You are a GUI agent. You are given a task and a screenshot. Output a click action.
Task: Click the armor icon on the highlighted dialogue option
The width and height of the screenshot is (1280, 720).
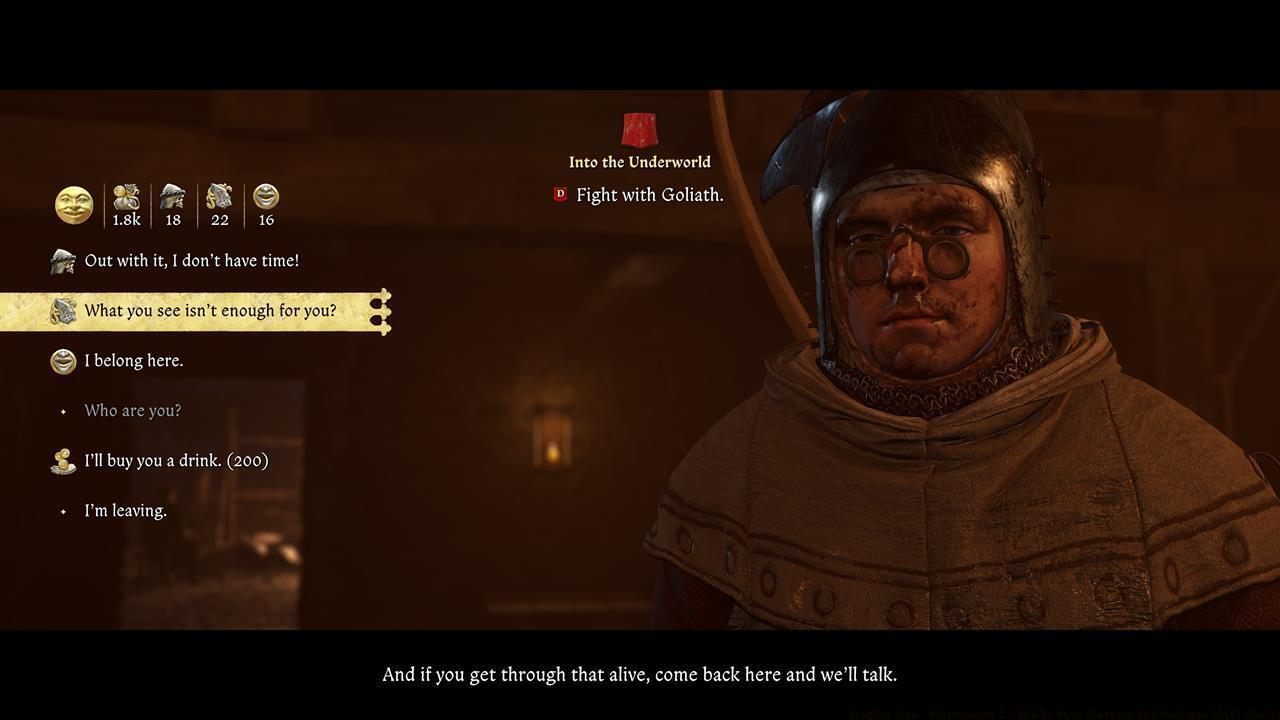tap(62, 310)
